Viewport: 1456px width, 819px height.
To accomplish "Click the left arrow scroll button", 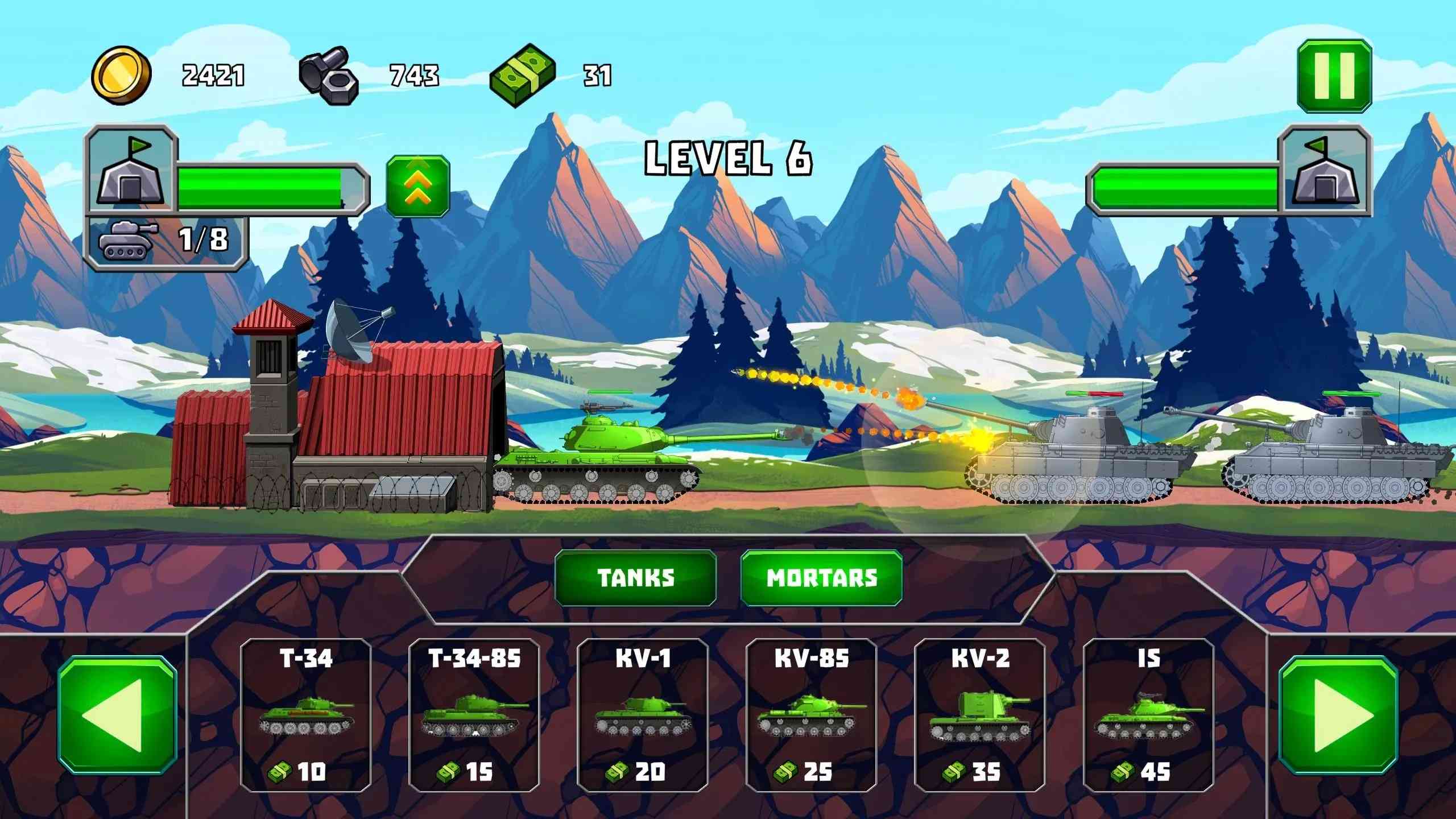I will (x=117, y=715).
